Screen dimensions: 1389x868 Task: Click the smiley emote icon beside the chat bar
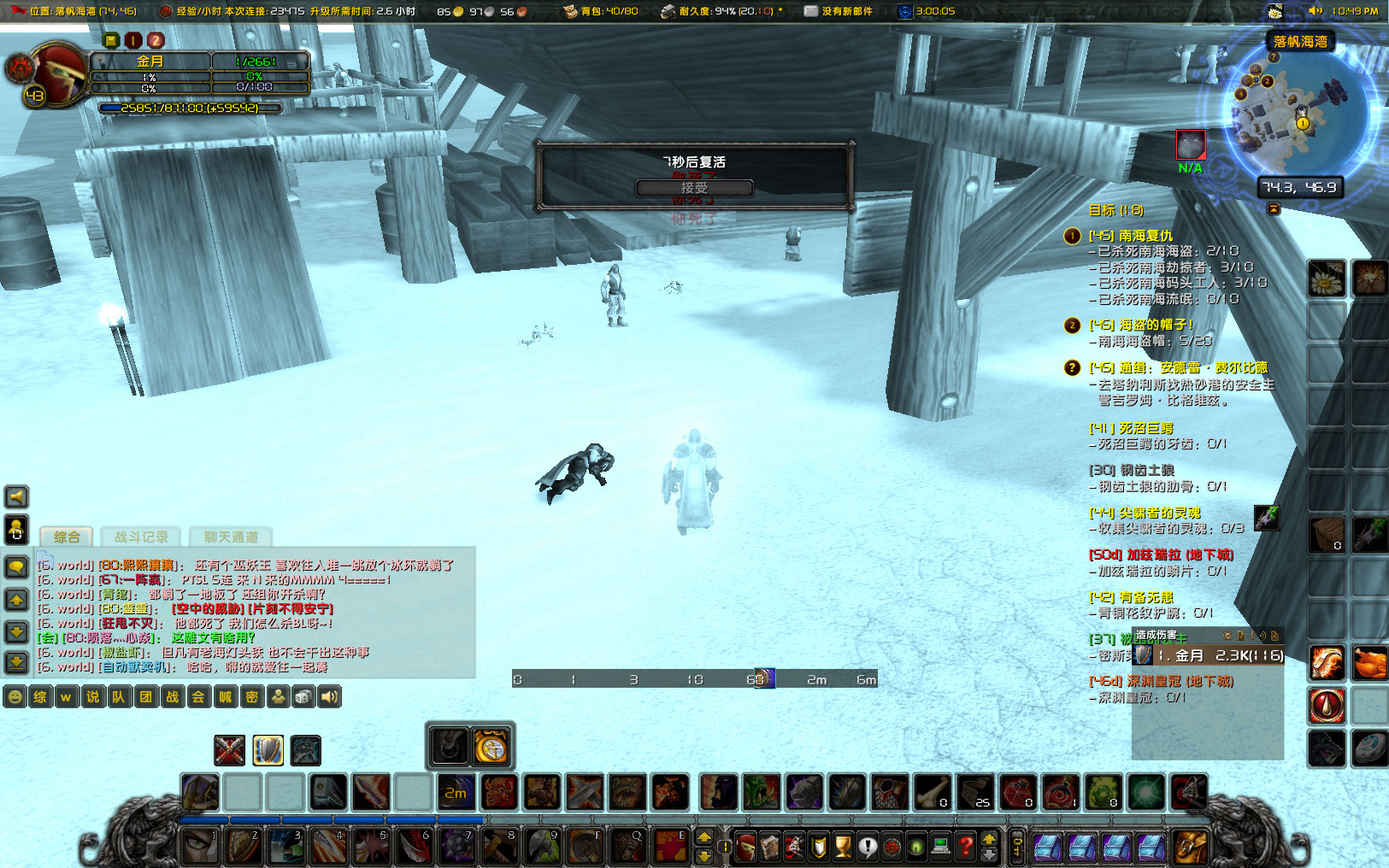pyautogui.click(x=15, y=697)
